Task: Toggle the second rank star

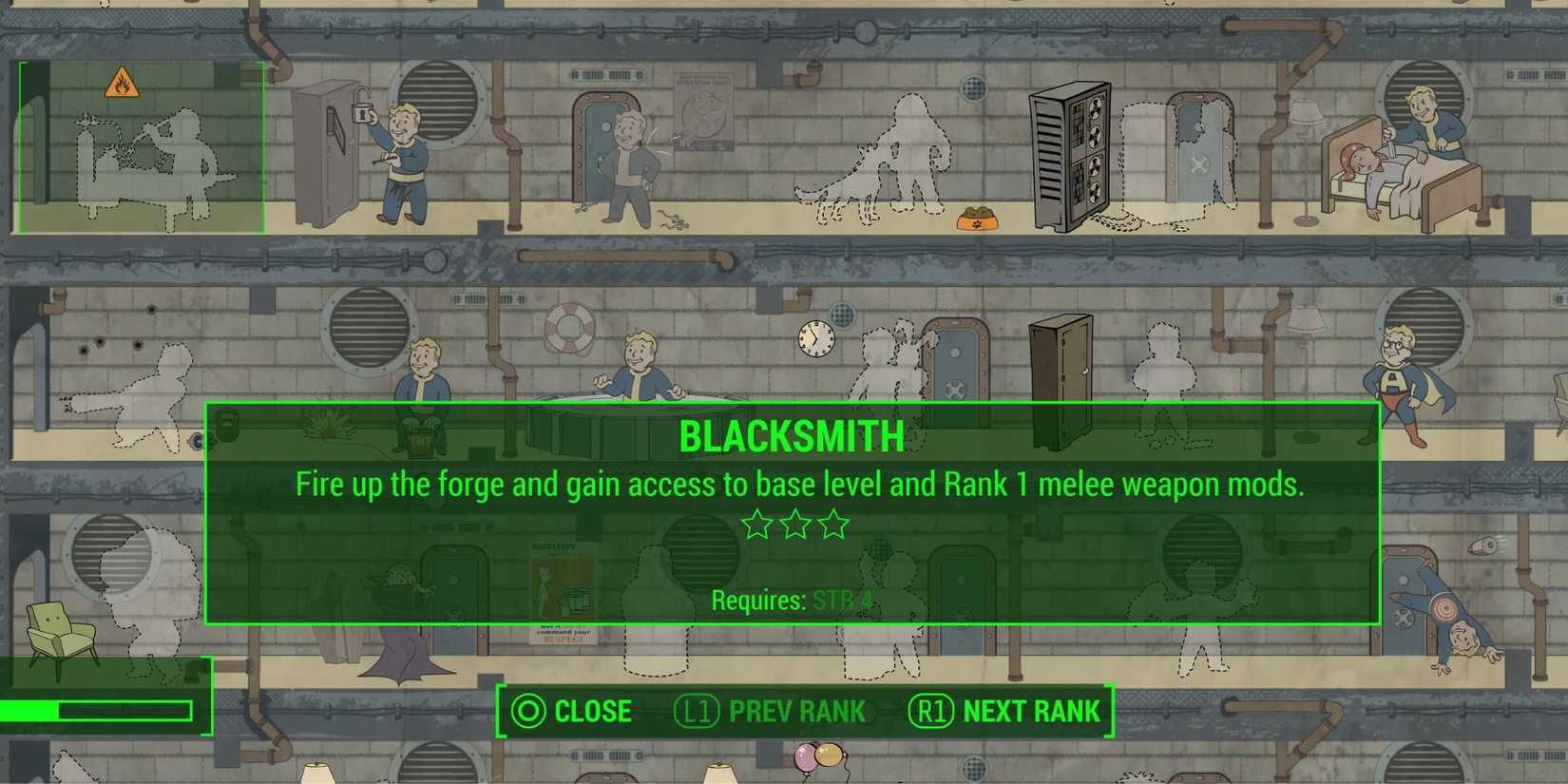Action: point(794,524)
